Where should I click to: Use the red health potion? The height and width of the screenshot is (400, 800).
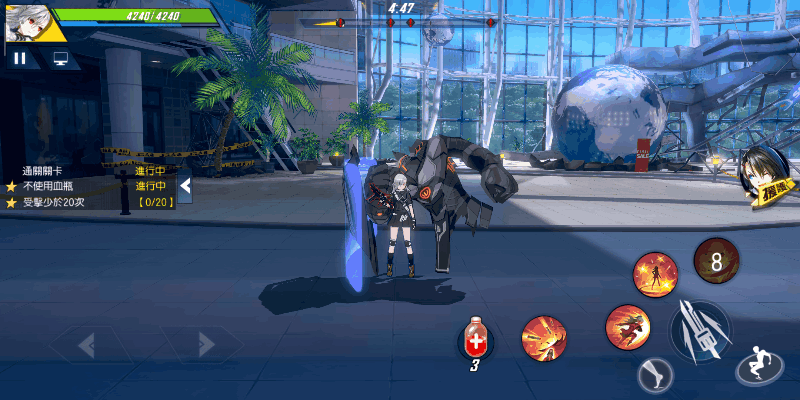click(477, 341)
